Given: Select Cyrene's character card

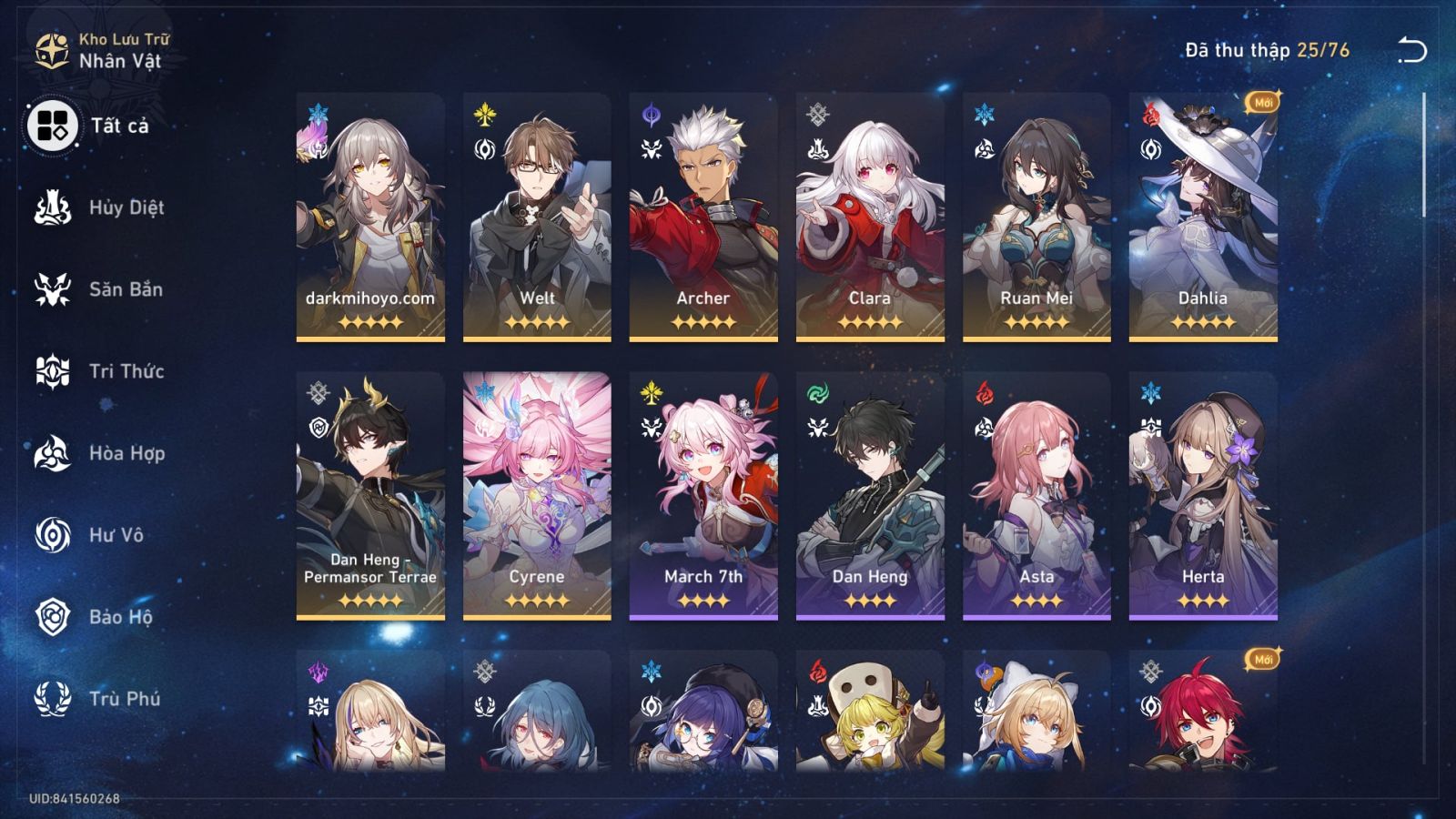Looking at the screenshot, I should pos(537,491).
